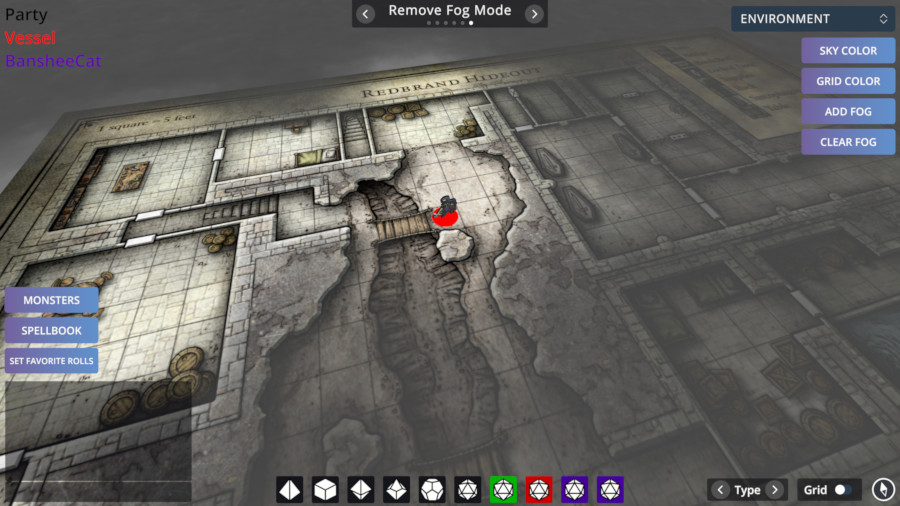Click the Add Fog button
The image size is (900, 506).
click(x=848, y=112)
